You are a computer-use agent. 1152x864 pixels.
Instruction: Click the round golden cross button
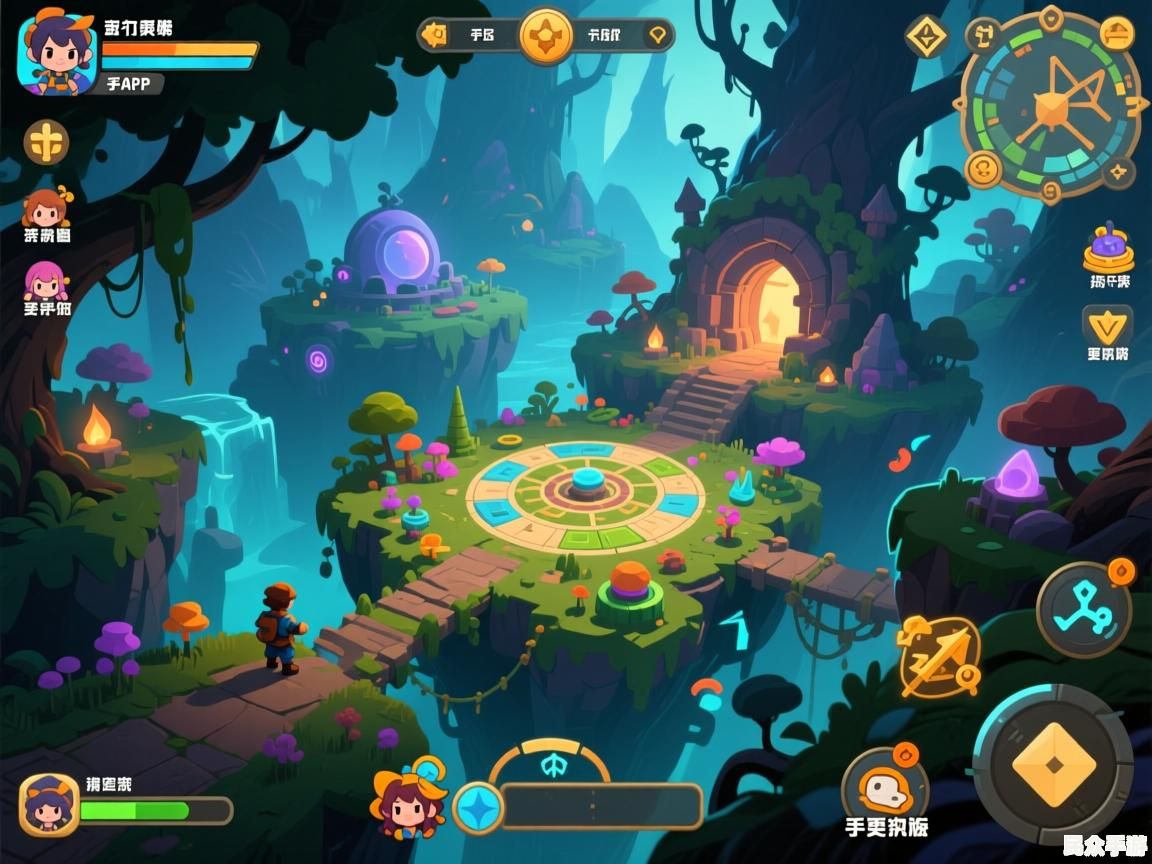[46, 143]
